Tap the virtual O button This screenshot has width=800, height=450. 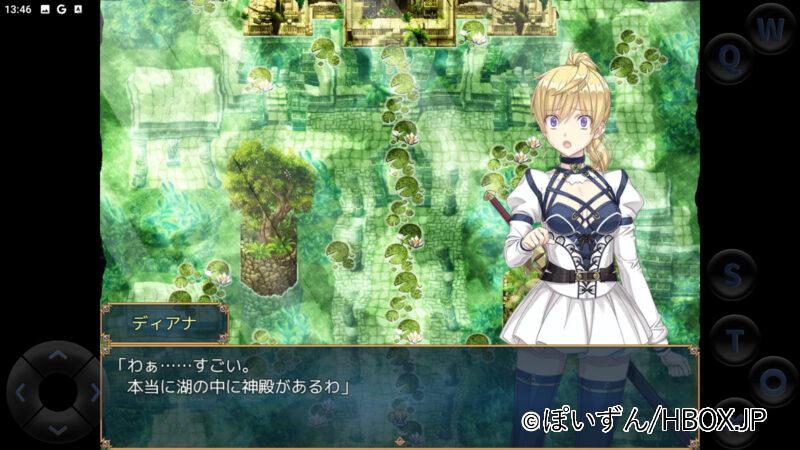click(x=773, y=381)
